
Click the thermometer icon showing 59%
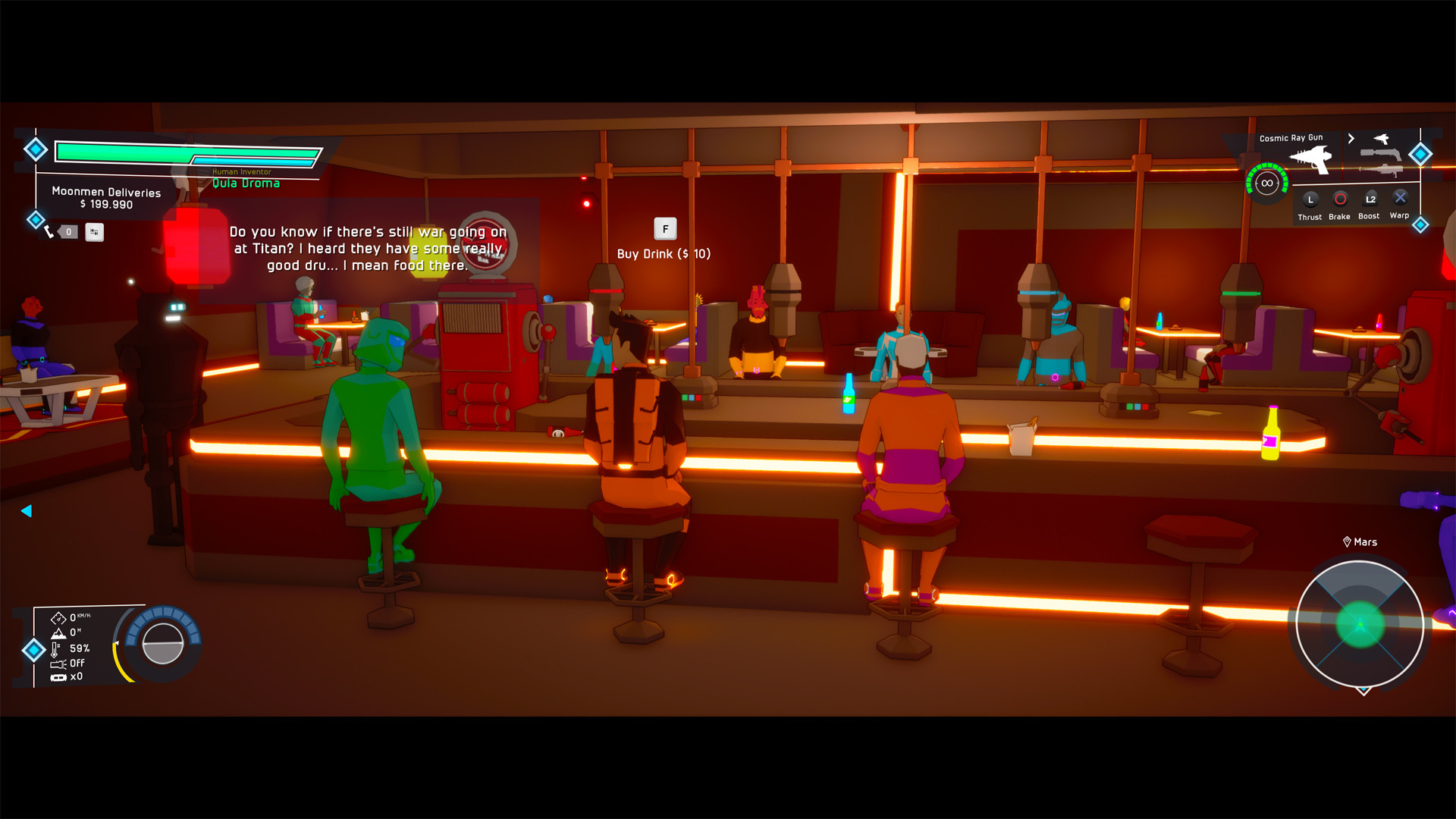click(55, 648)
